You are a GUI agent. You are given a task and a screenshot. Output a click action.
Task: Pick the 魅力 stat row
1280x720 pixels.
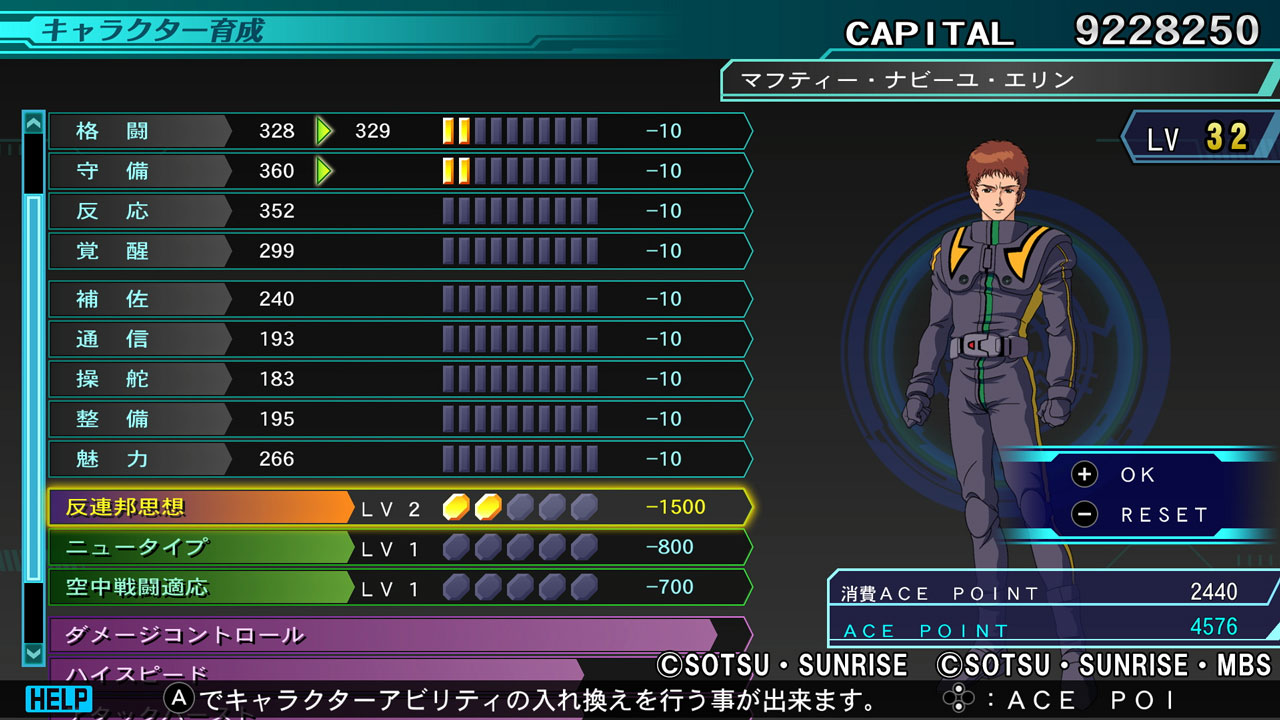point(400,459)
